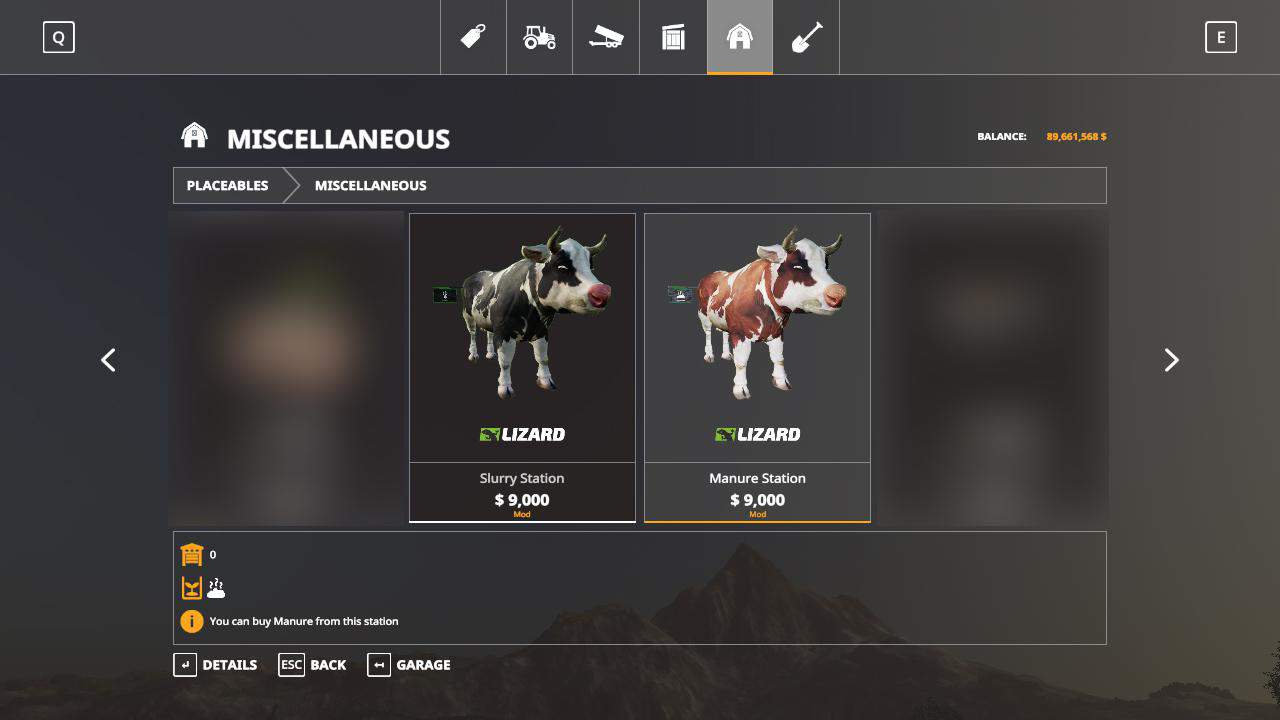
Task: Choose the Manure Station item card
Action: coord(757,367)
